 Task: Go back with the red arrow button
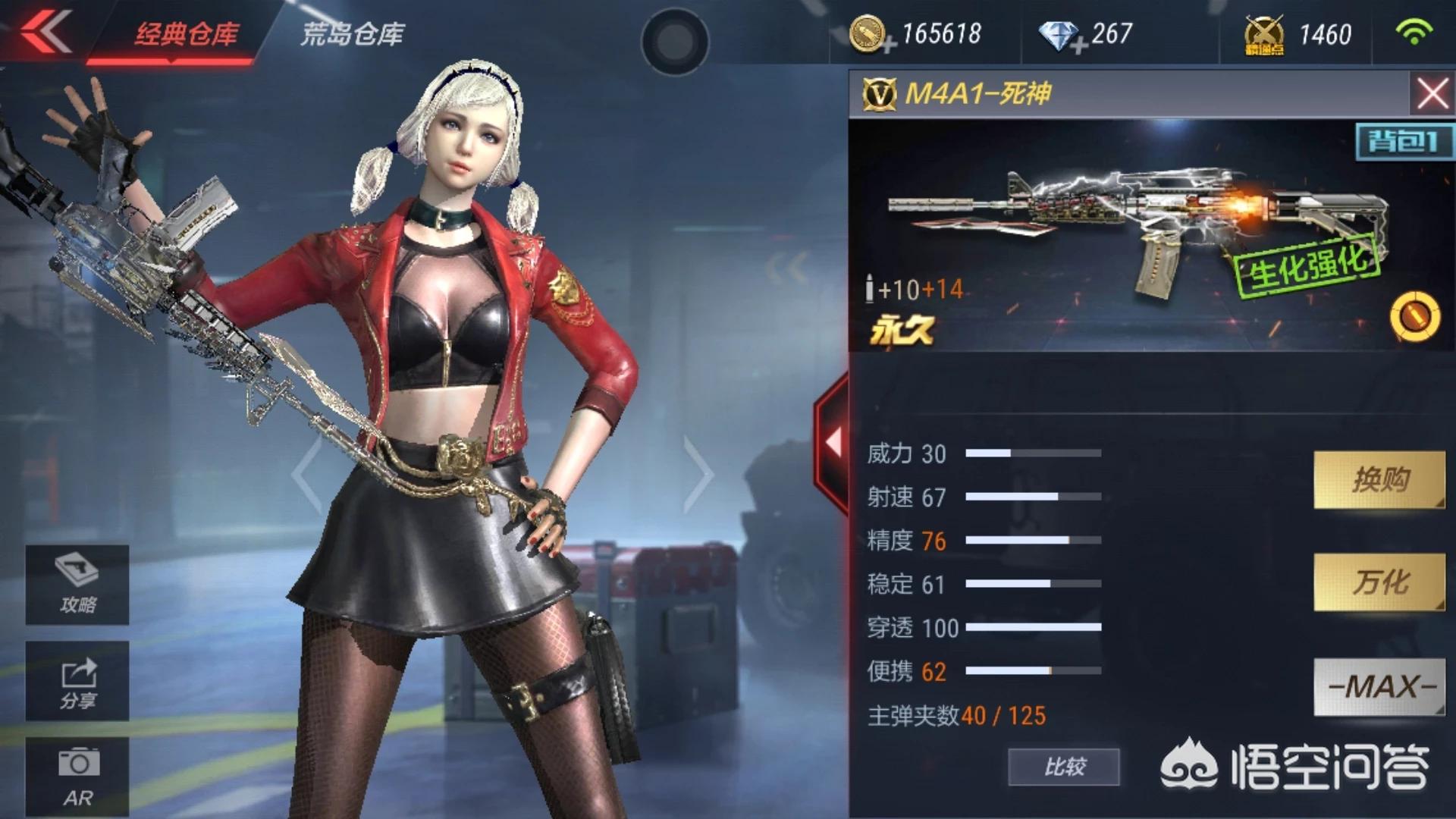(x=45, y=32)
